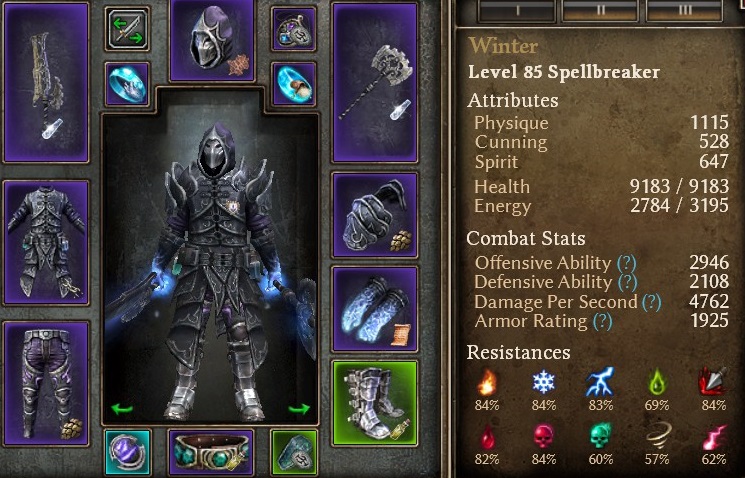Select the purple leg armor slot
This screenshot has height=478, width=745.
coord(46,381)
